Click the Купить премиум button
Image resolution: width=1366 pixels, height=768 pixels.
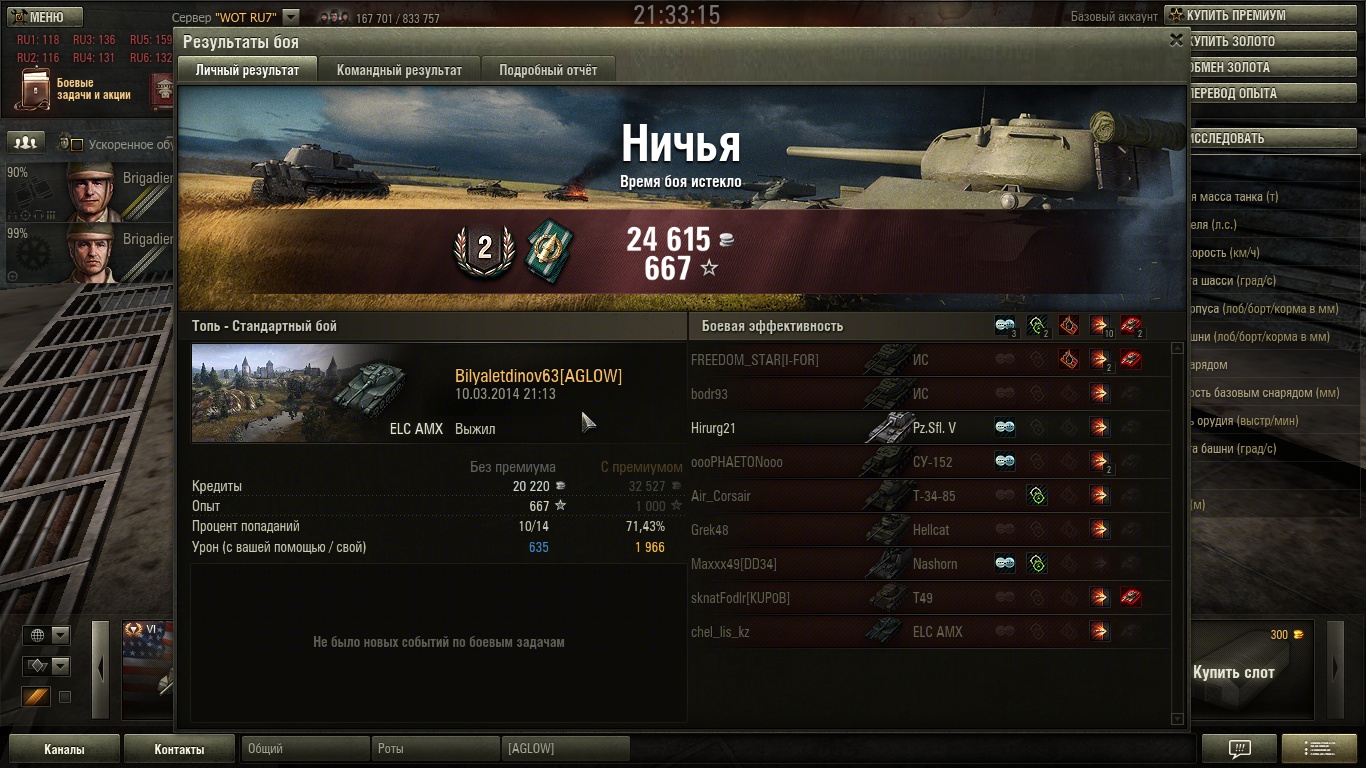pos(1264,16)
